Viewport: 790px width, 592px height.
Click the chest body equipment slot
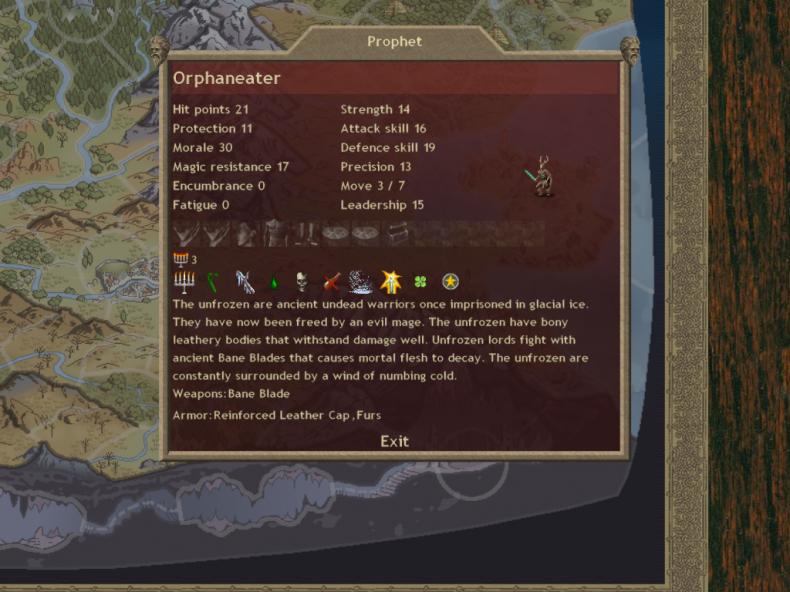pyautogui.click(x=276, y=234)
